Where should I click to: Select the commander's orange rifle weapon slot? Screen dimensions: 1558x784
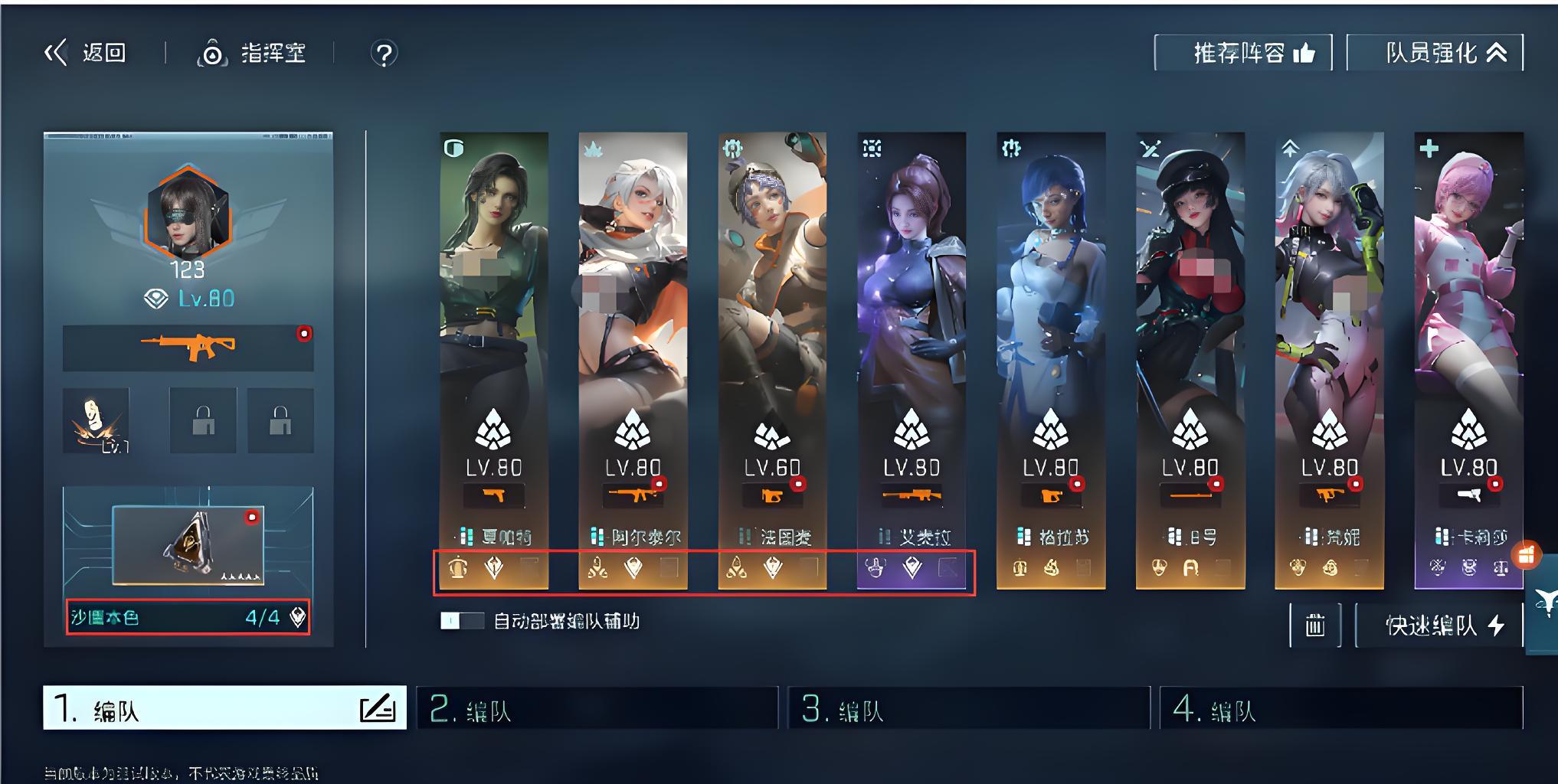tap(188, 348)
